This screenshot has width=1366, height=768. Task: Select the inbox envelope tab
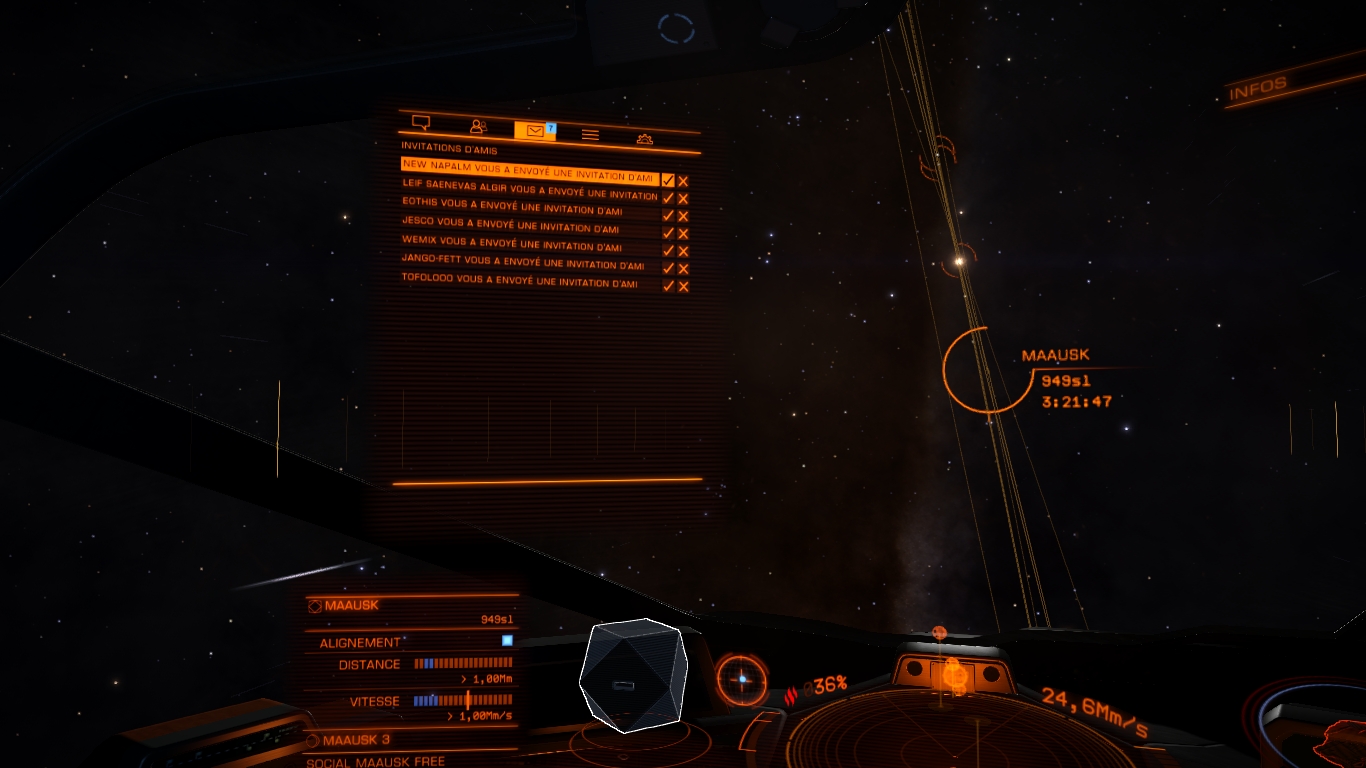tap(534, 131)
